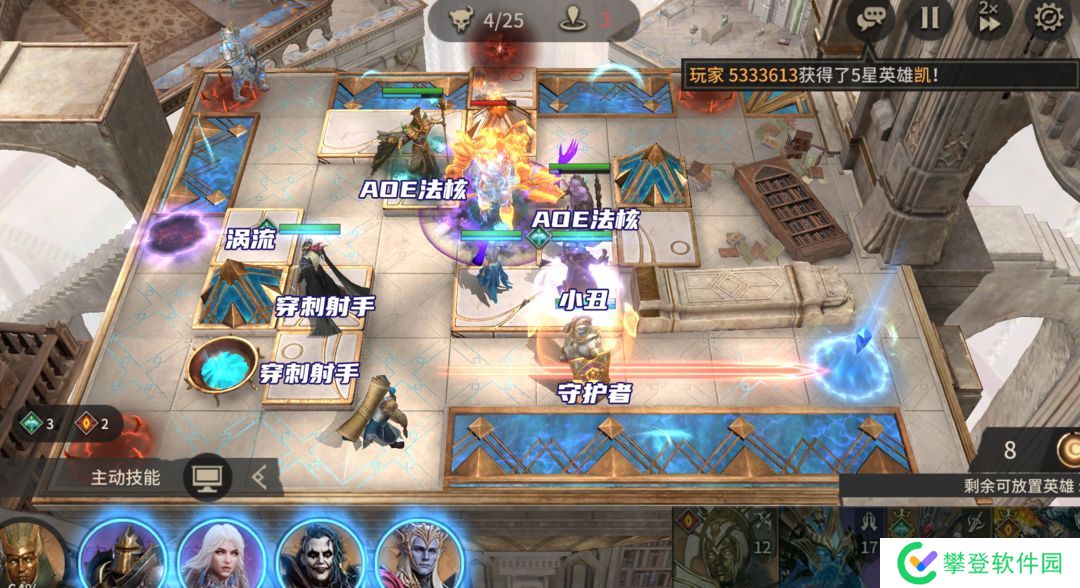The image size is (1080, 588).
Task: Activate the white-haired woman hero skill
Action: 222,555
